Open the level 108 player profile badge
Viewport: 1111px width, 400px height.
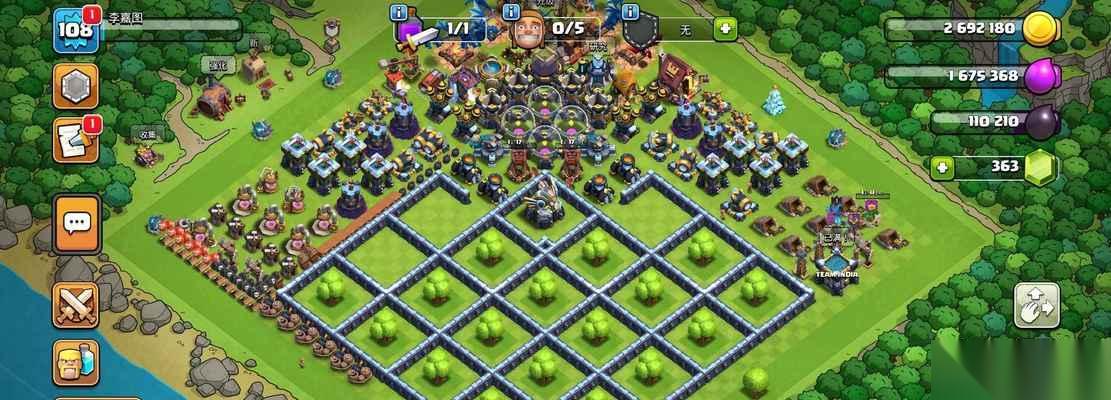pos(75,29)
